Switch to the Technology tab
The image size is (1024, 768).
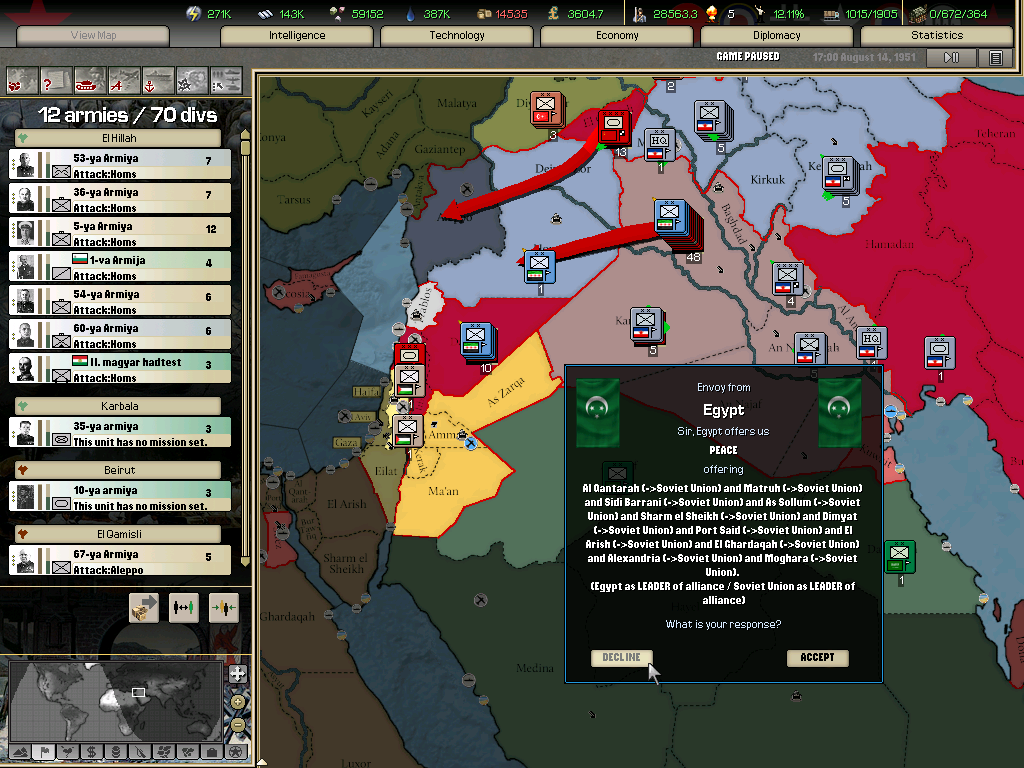(x=457, y=36)
